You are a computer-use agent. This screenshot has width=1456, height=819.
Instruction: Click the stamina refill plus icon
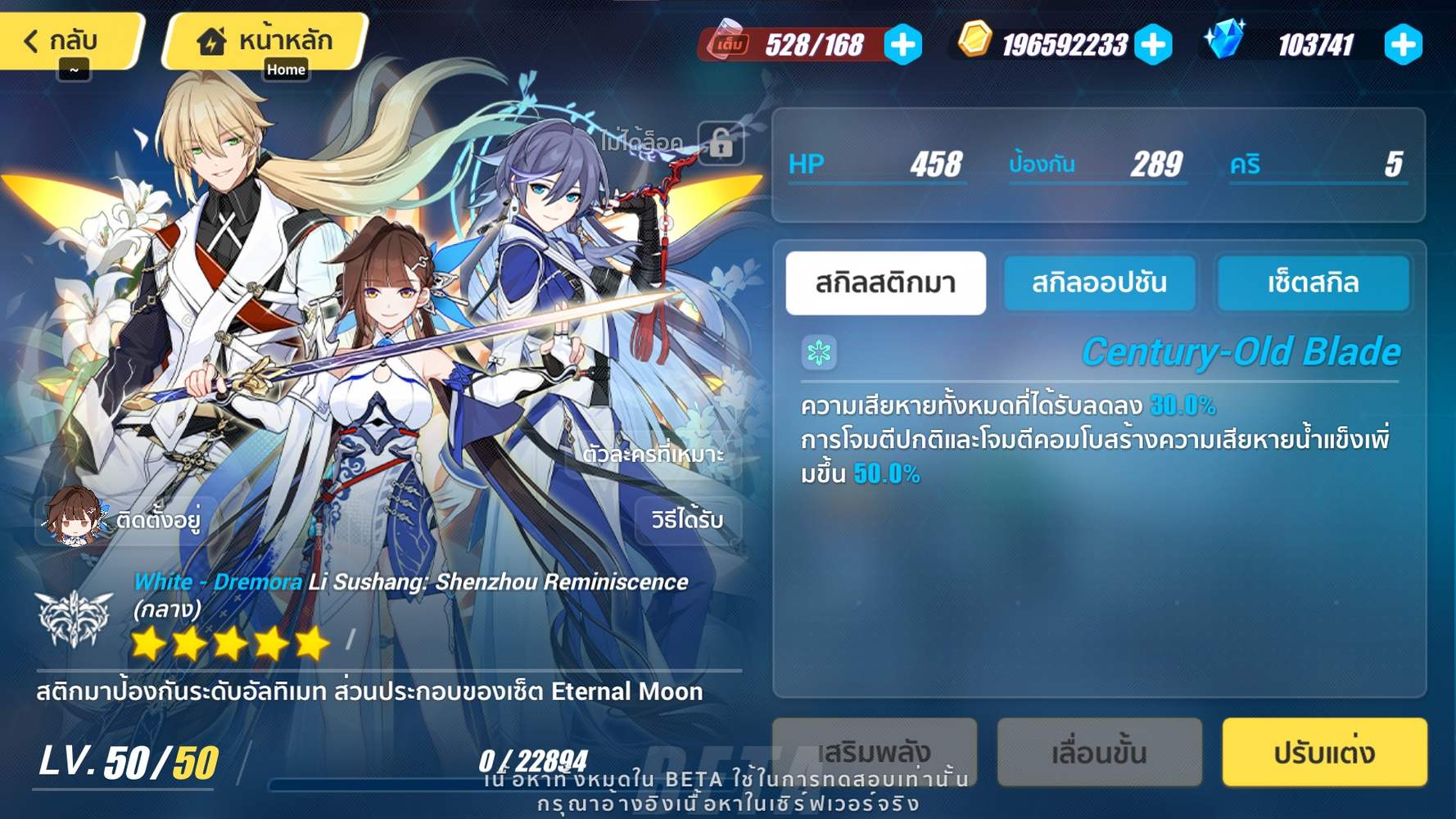pyautogui.click(x=902, y=45)
